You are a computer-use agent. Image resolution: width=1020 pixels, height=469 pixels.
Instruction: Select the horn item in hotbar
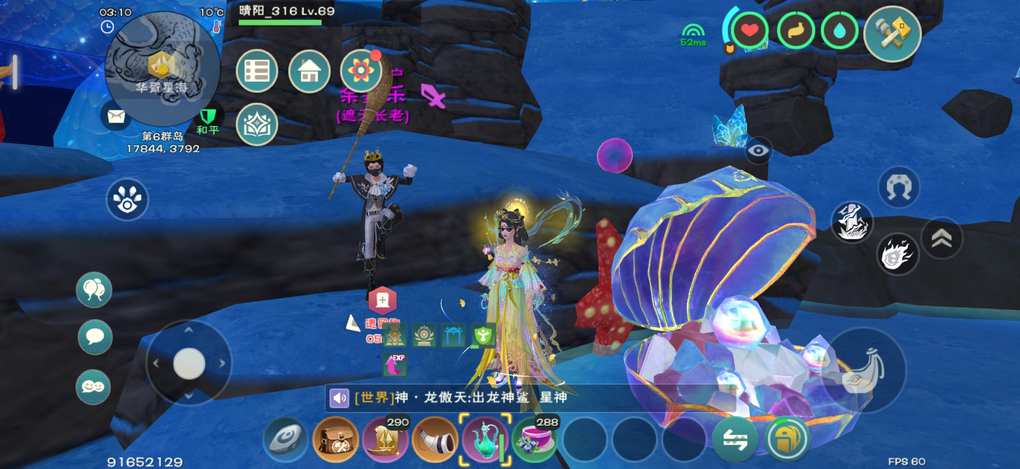point(435,440)
